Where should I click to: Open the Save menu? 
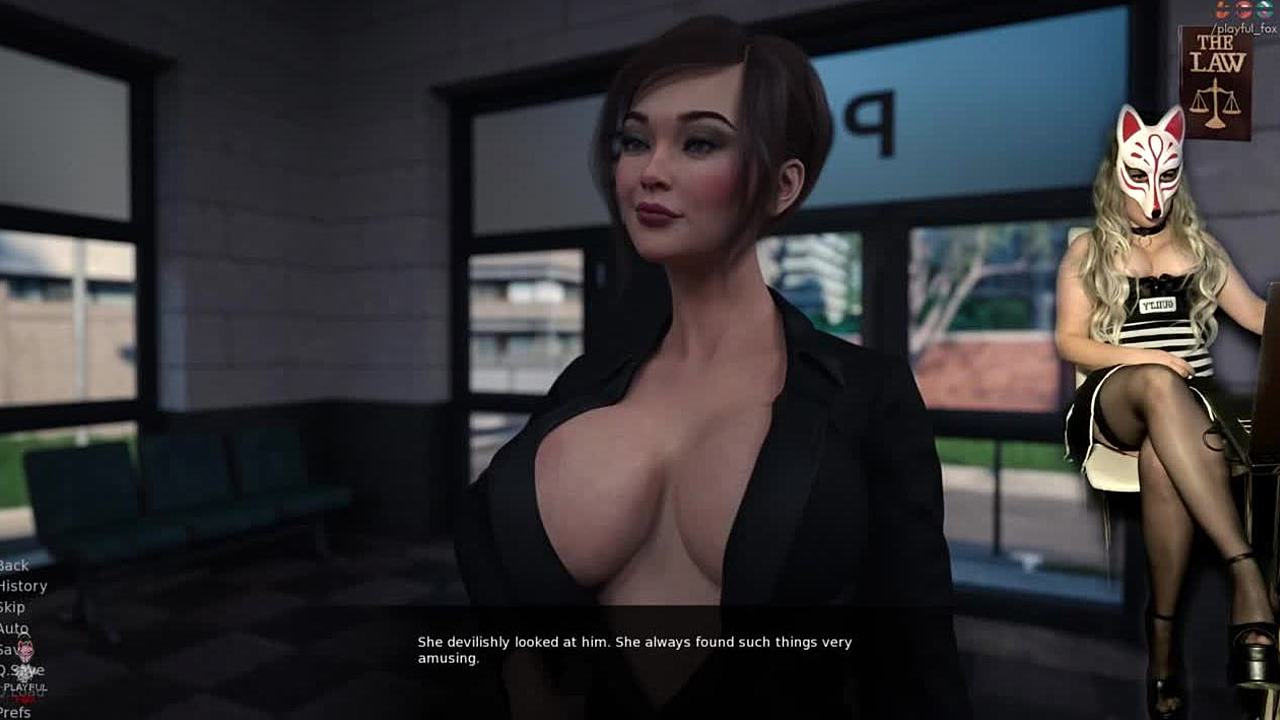point(8,649)
